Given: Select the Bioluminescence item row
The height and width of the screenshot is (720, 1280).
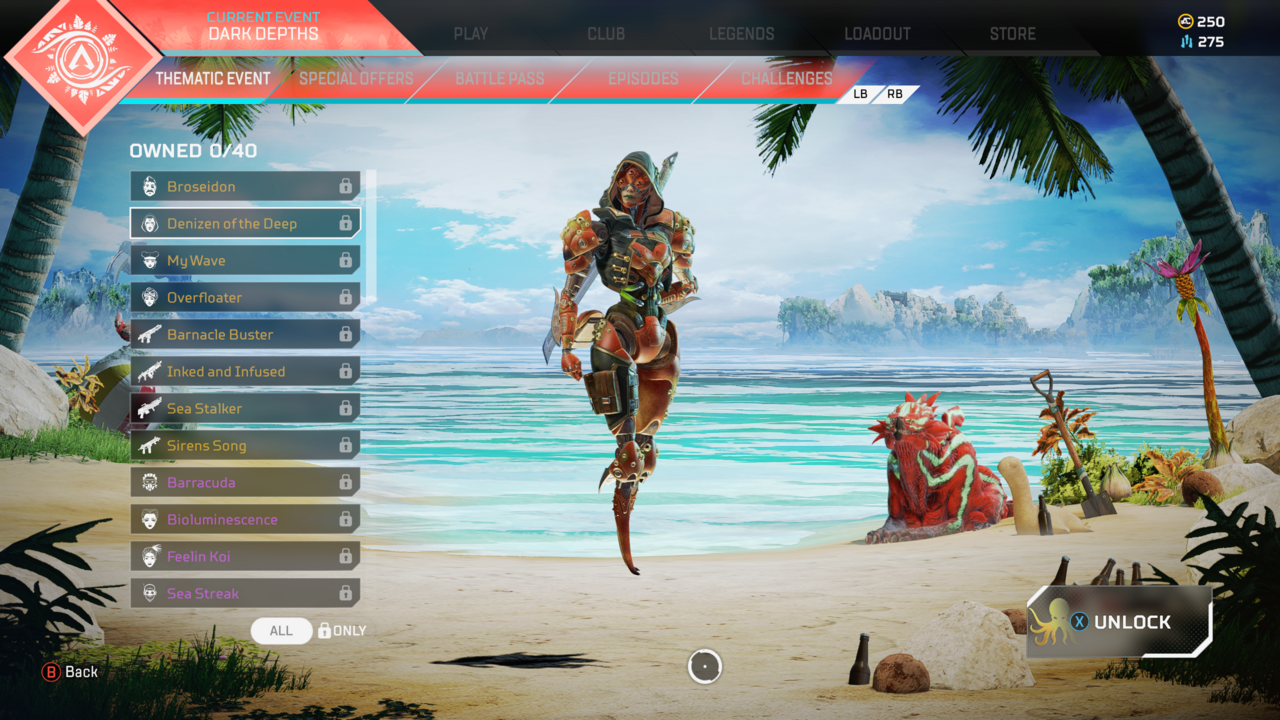Looking at the screenshot, I should tap(245, 519).
